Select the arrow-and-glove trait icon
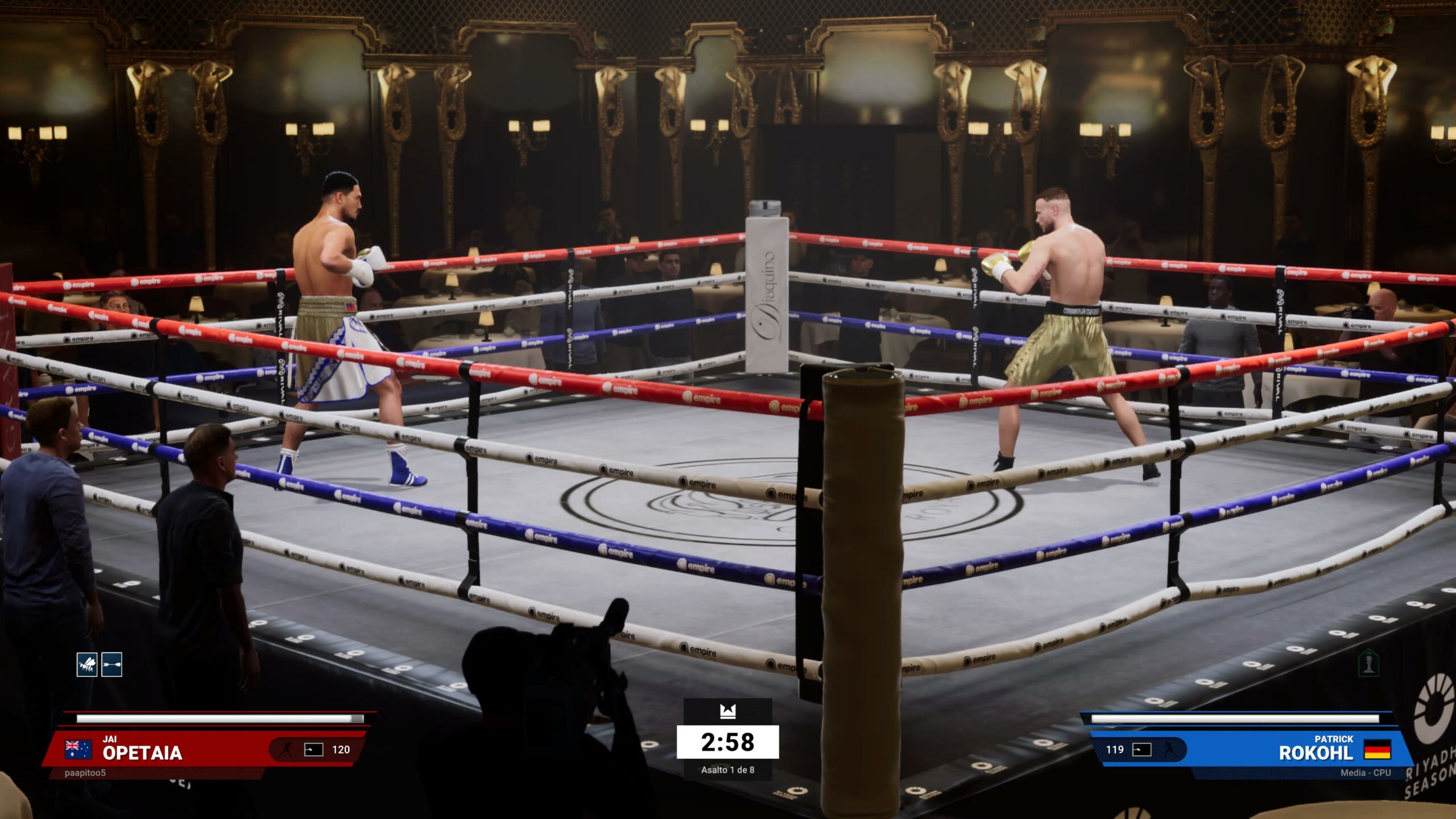Screen dimensions: 1456x819 pyautogui.click(x=112, y=664)
